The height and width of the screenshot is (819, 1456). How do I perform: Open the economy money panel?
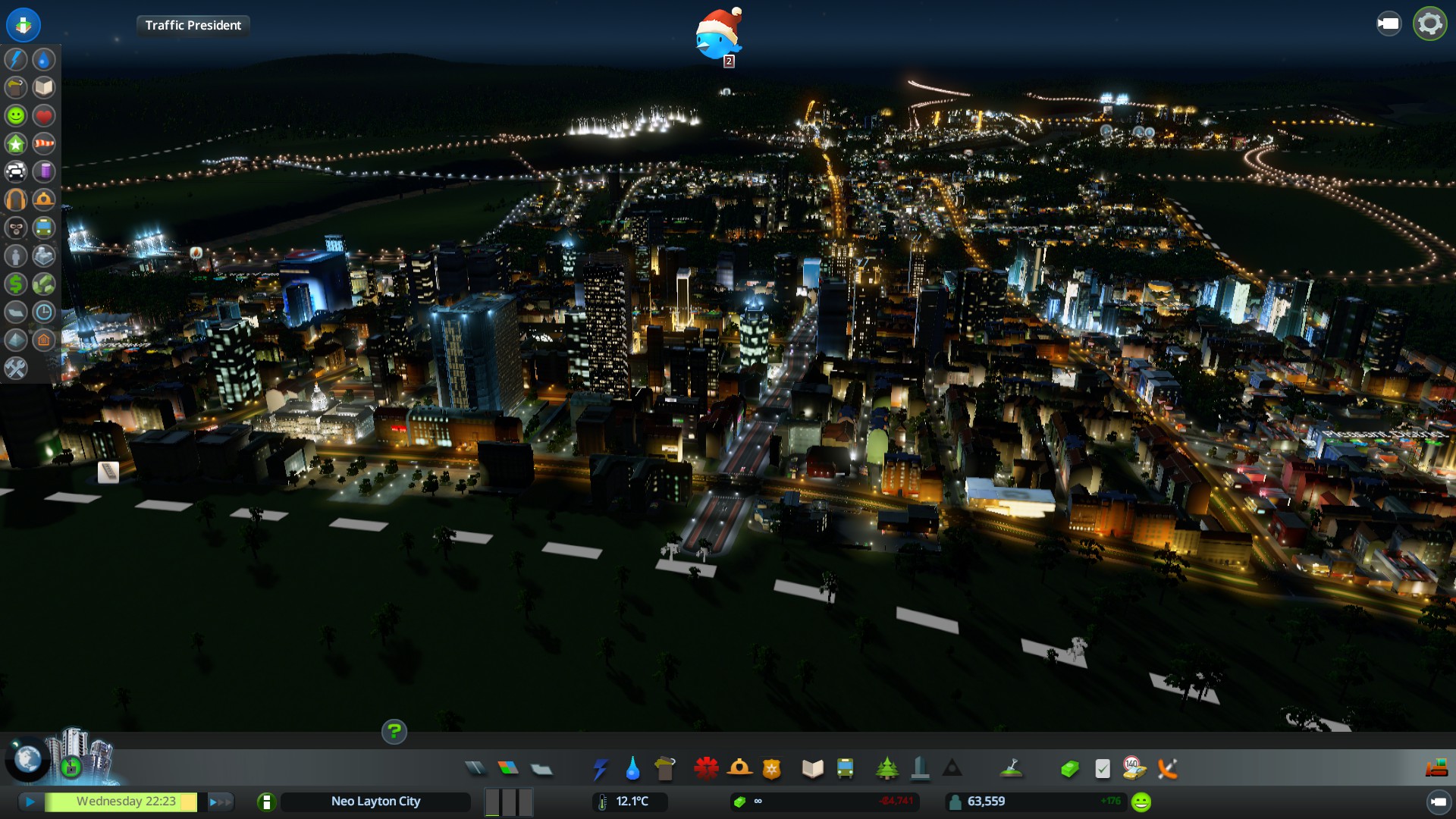[x=1069, y=769]
